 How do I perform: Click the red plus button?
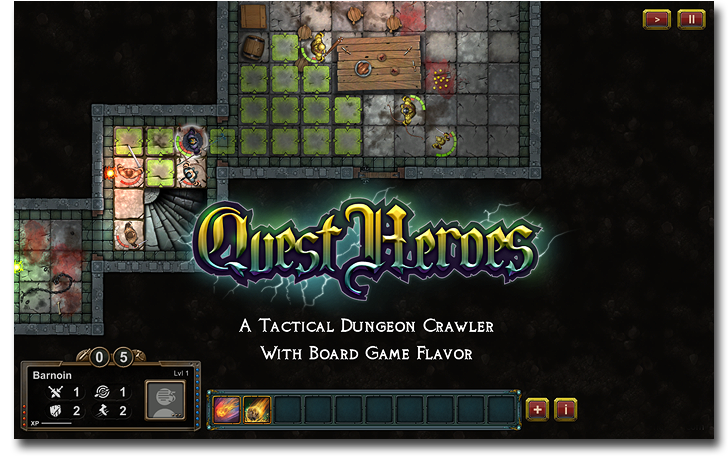click(x=537, y=409)
